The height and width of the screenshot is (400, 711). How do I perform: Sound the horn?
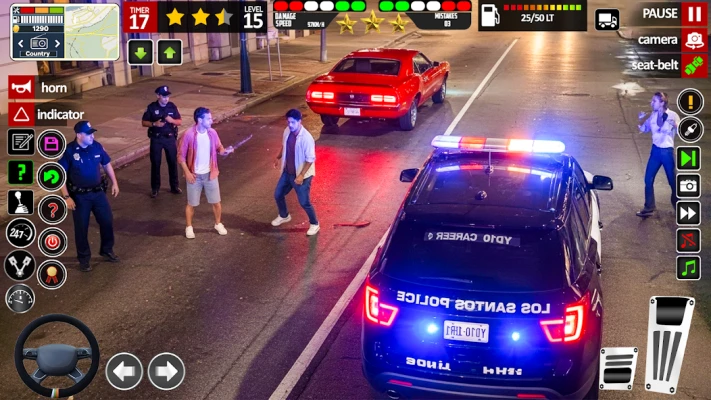(20, 87)
